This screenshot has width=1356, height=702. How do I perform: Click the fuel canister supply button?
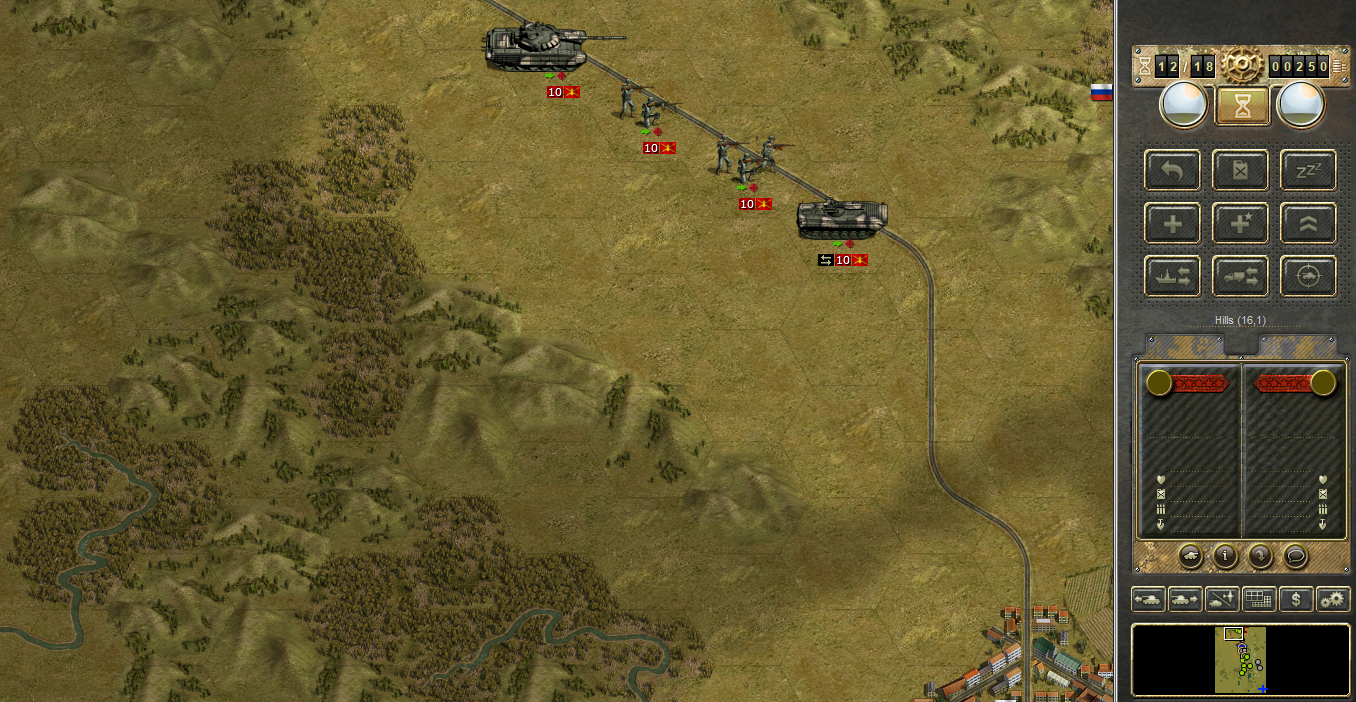(1241, 170)
